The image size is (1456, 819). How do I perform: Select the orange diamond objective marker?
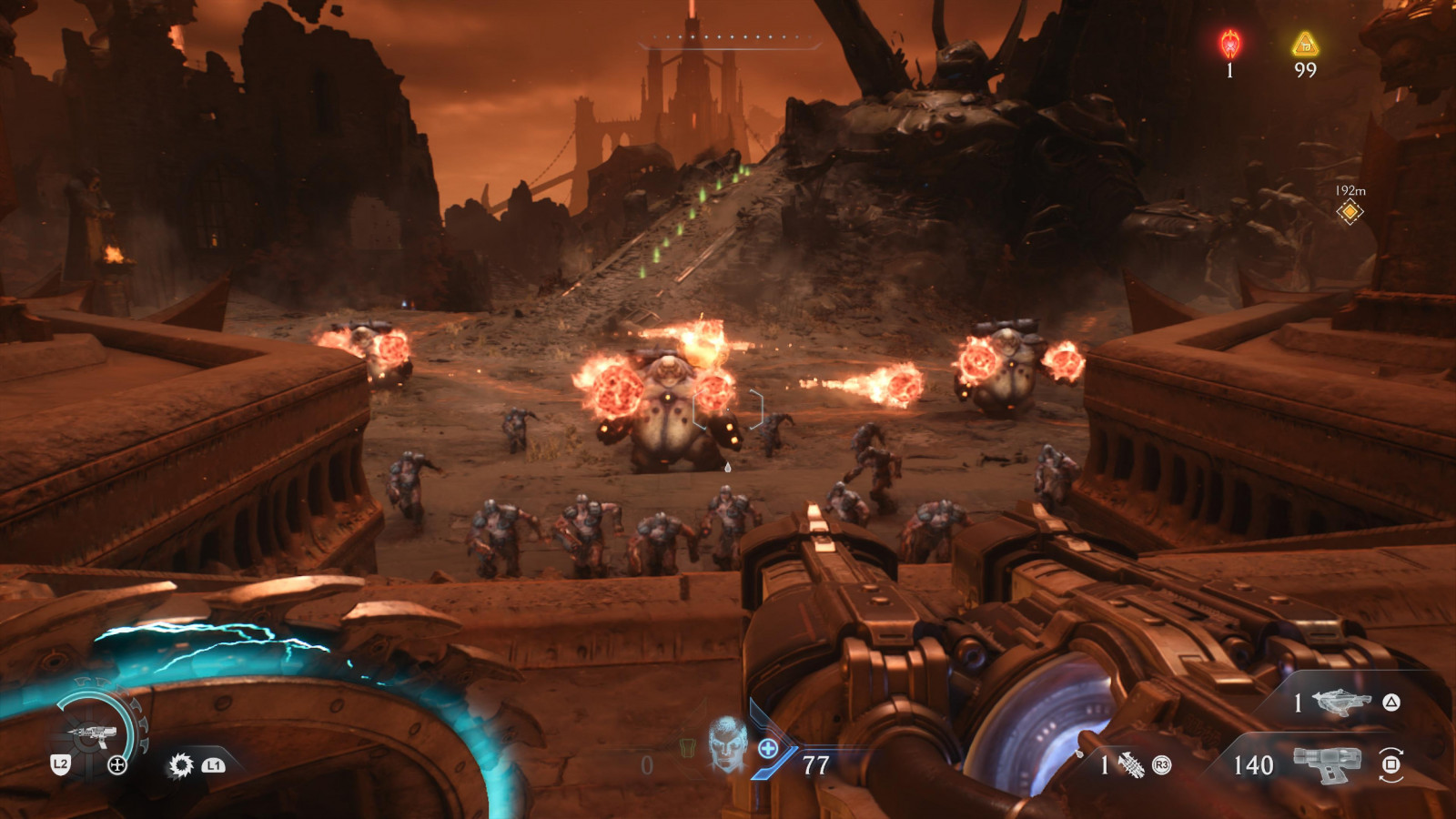click(1350, 212)
